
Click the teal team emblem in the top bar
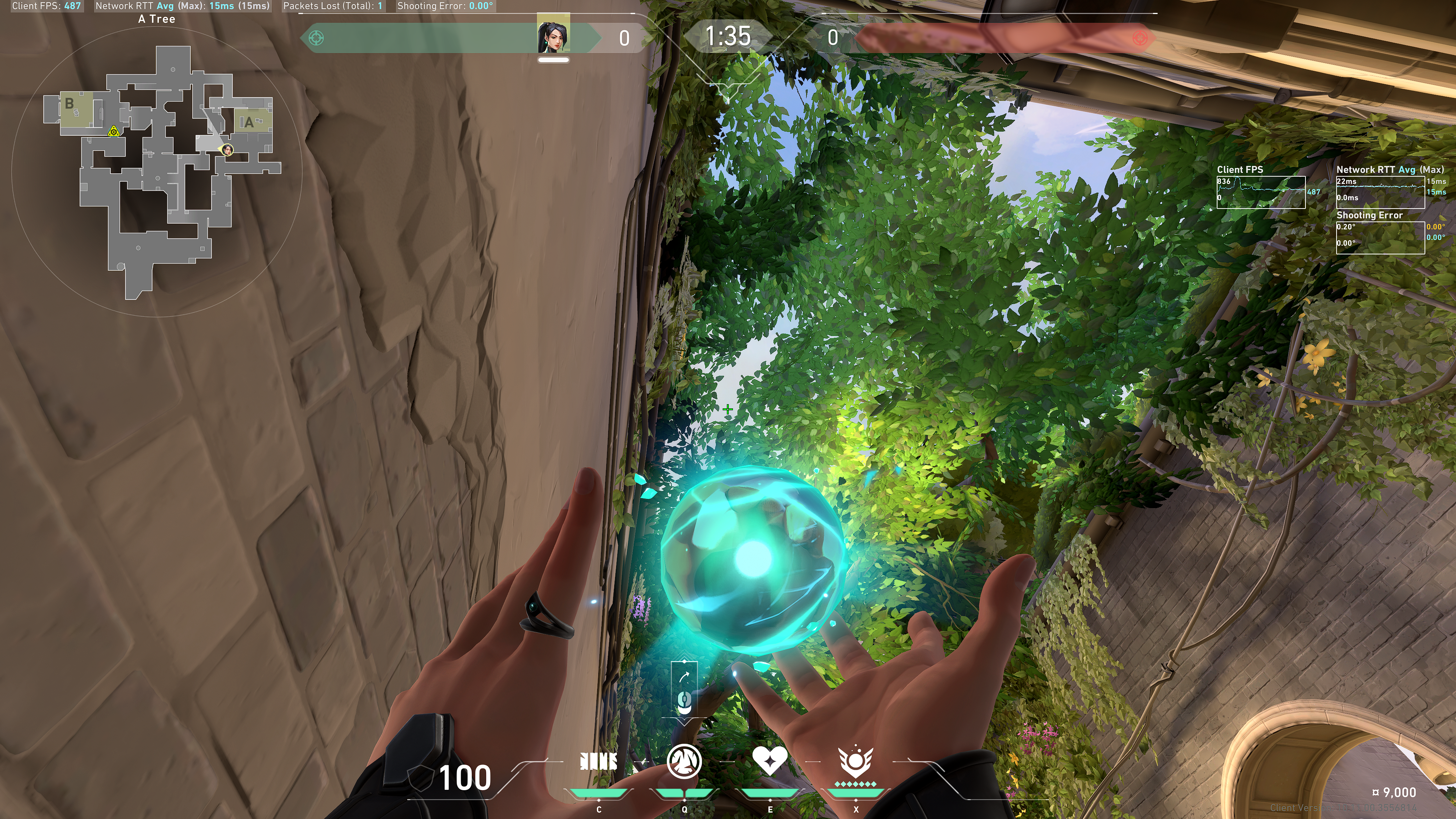317,38
